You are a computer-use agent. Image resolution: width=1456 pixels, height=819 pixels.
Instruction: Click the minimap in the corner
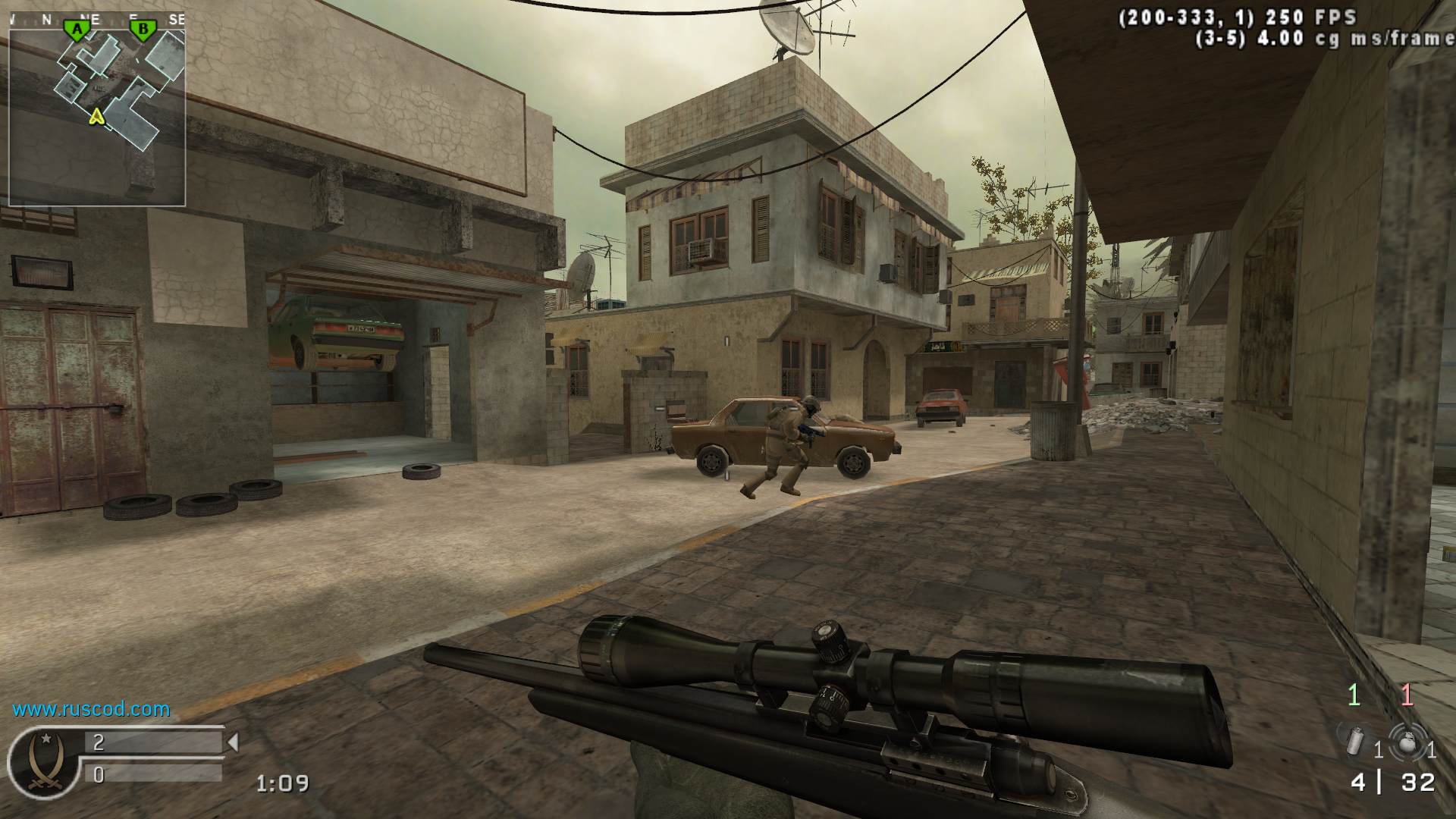click(x=97, y=108)
